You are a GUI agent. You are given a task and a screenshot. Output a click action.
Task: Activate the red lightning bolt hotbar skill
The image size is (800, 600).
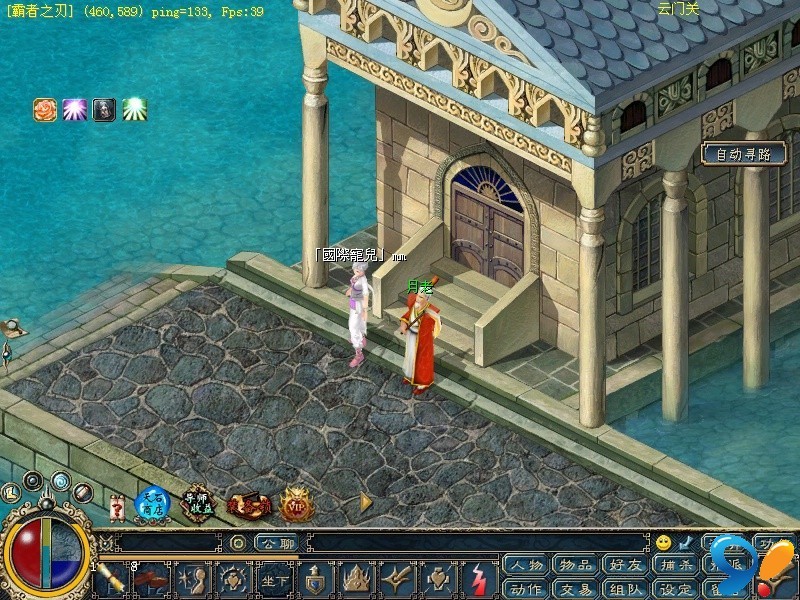click(479, 579)
